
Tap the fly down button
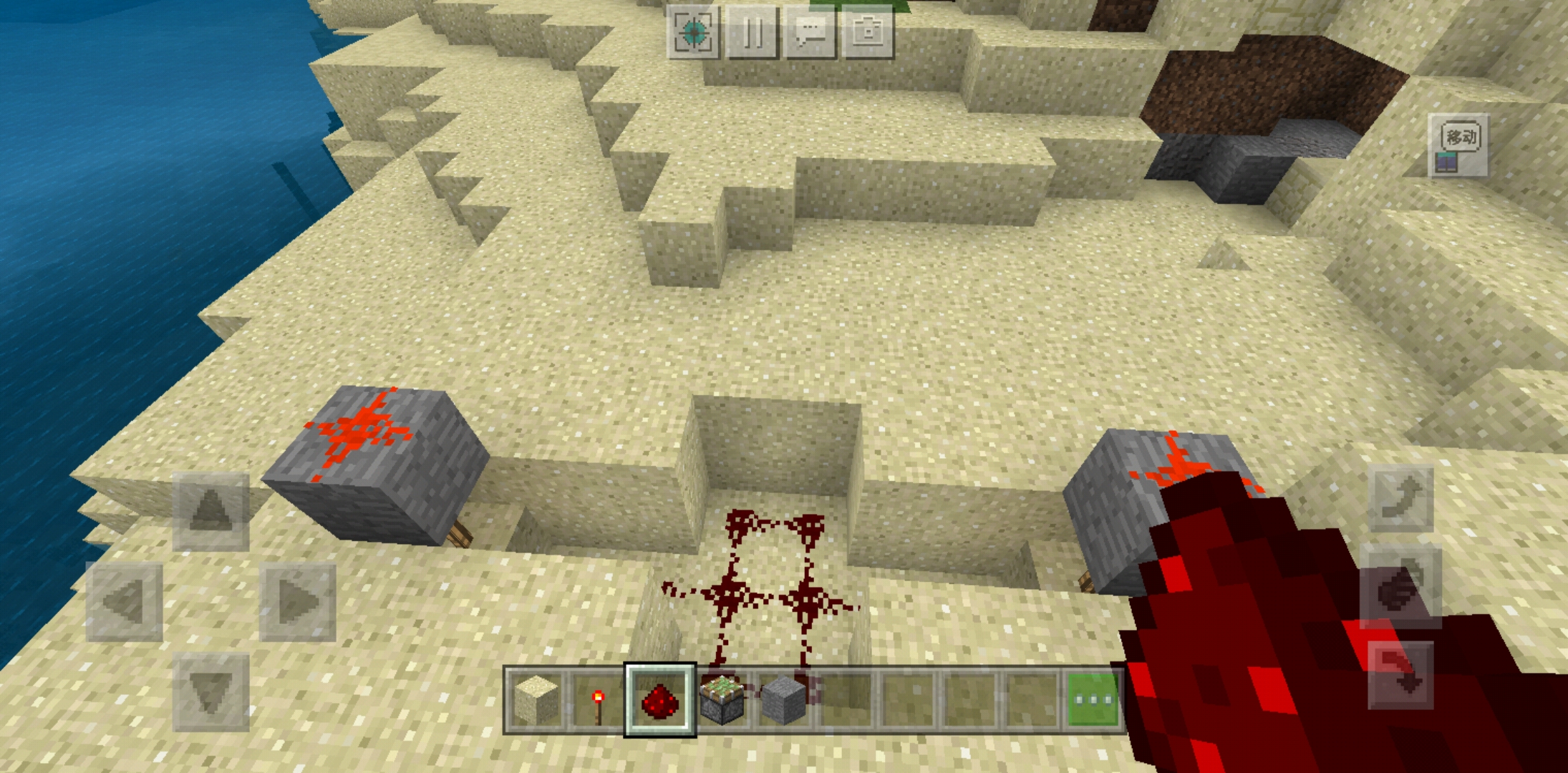pyautogui.click(x=1401, y=676)
